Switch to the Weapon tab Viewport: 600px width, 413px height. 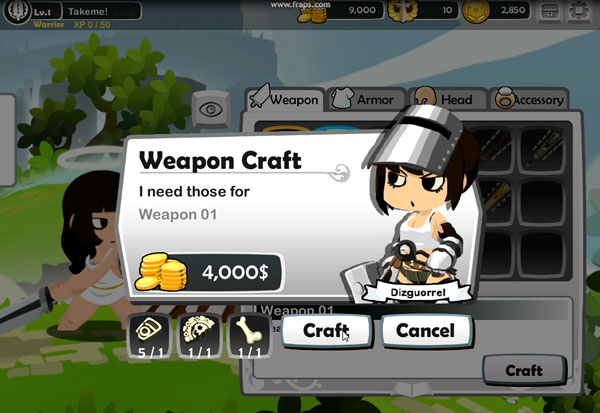point(285,99)
